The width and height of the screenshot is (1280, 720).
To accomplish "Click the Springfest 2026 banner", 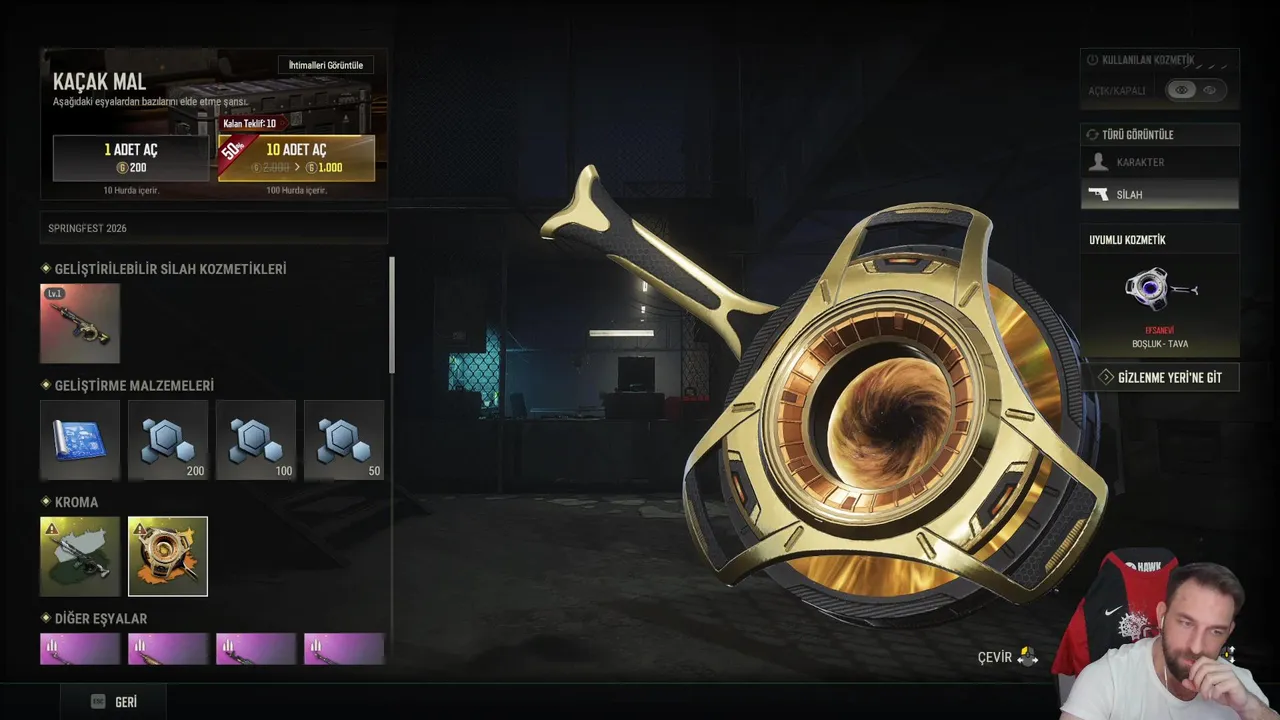I will (213, 228).
